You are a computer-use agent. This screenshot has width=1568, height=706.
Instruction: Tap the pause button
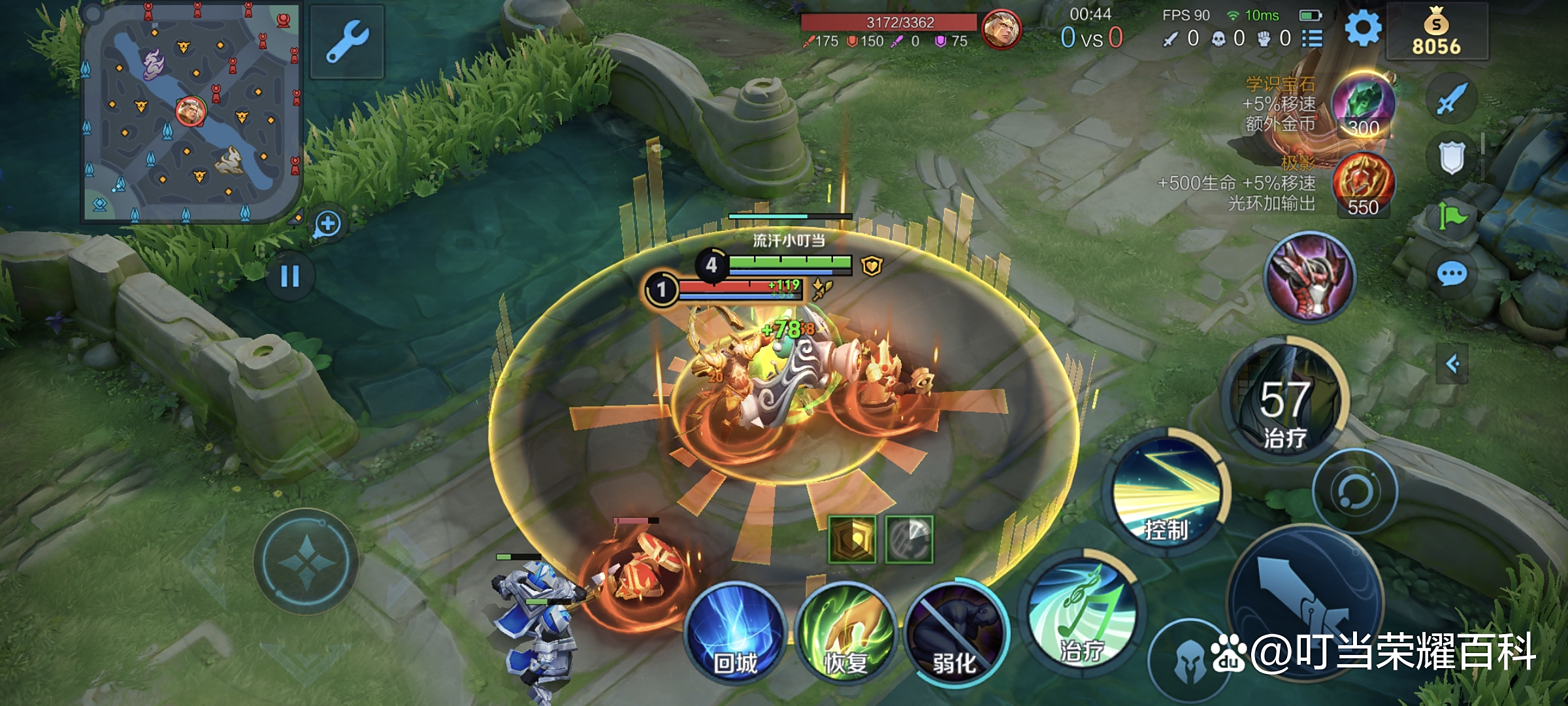[x=289, y=277]
